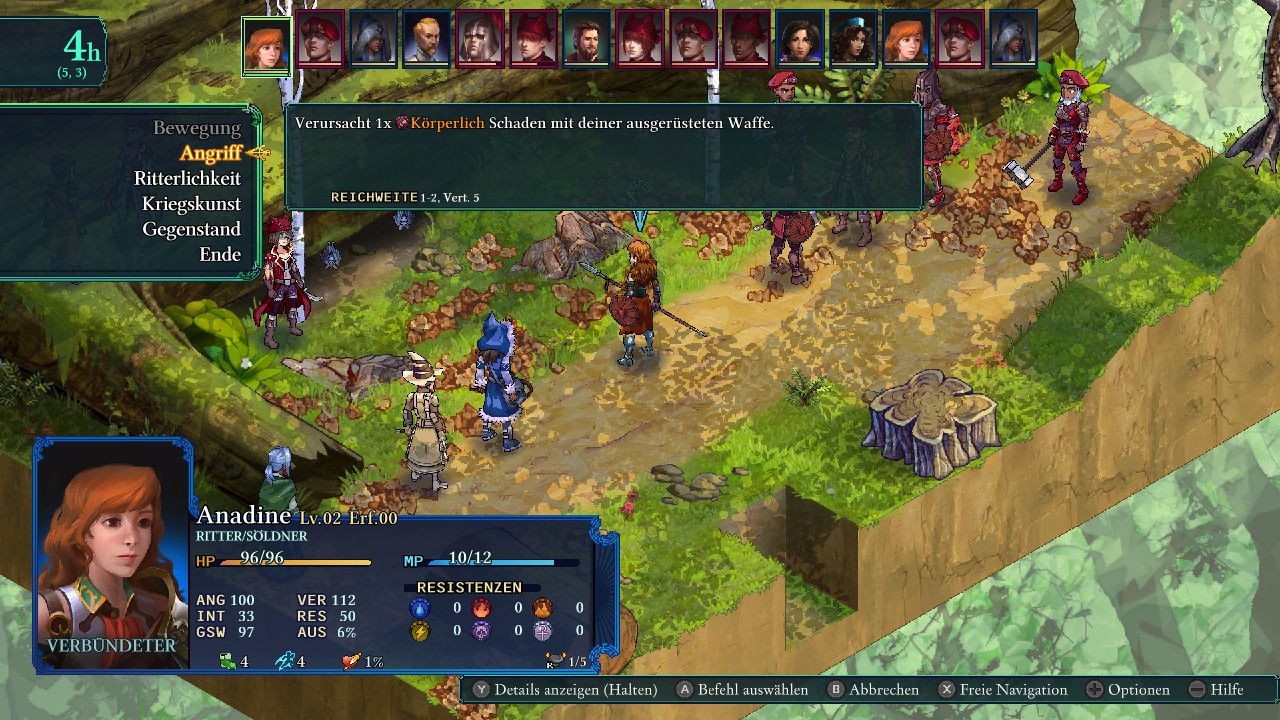This screenshot has height=720, width=1280.
Task: Open the Kriegskunst skill menu
Action: click(191, 203)
